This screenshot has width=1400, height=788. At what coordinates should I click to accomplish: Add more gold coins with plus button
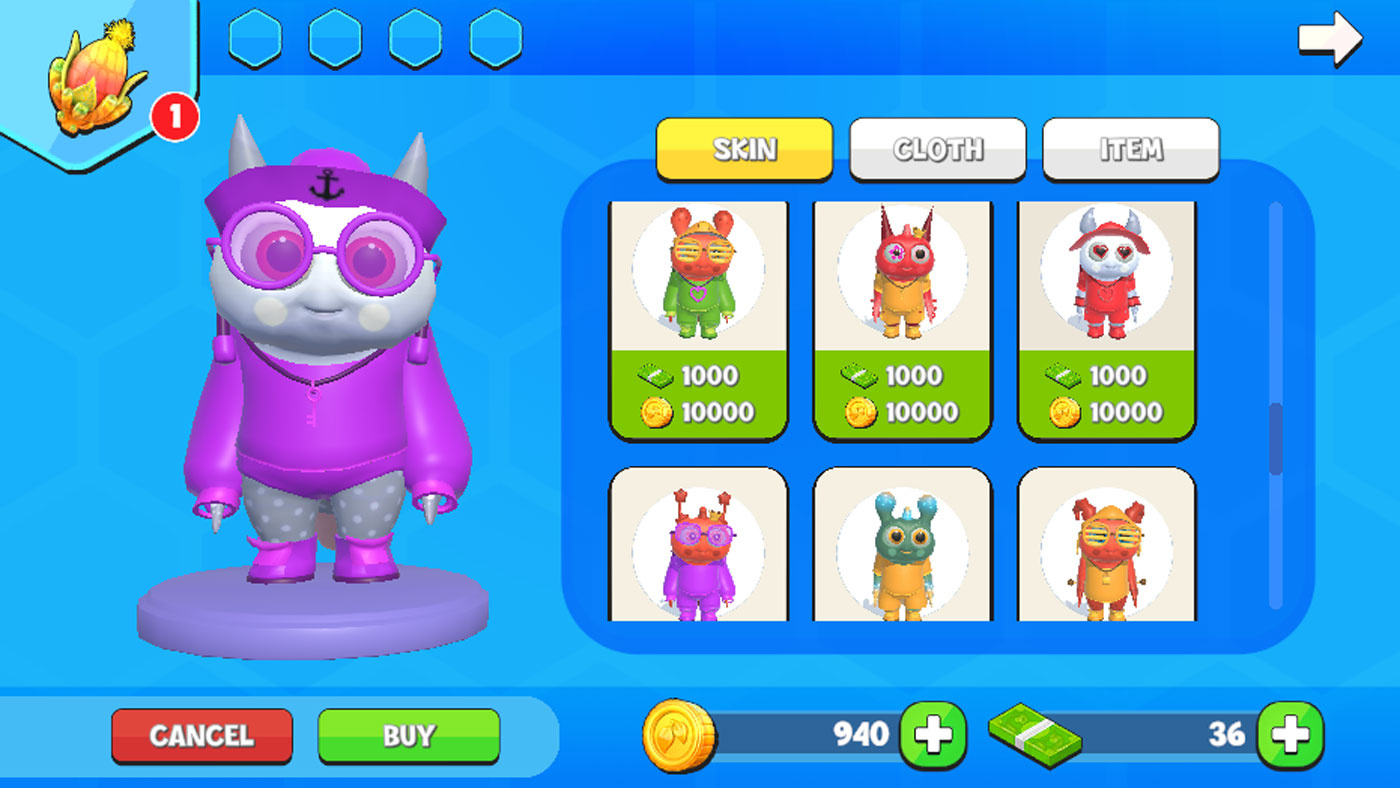tap(932, 736)
